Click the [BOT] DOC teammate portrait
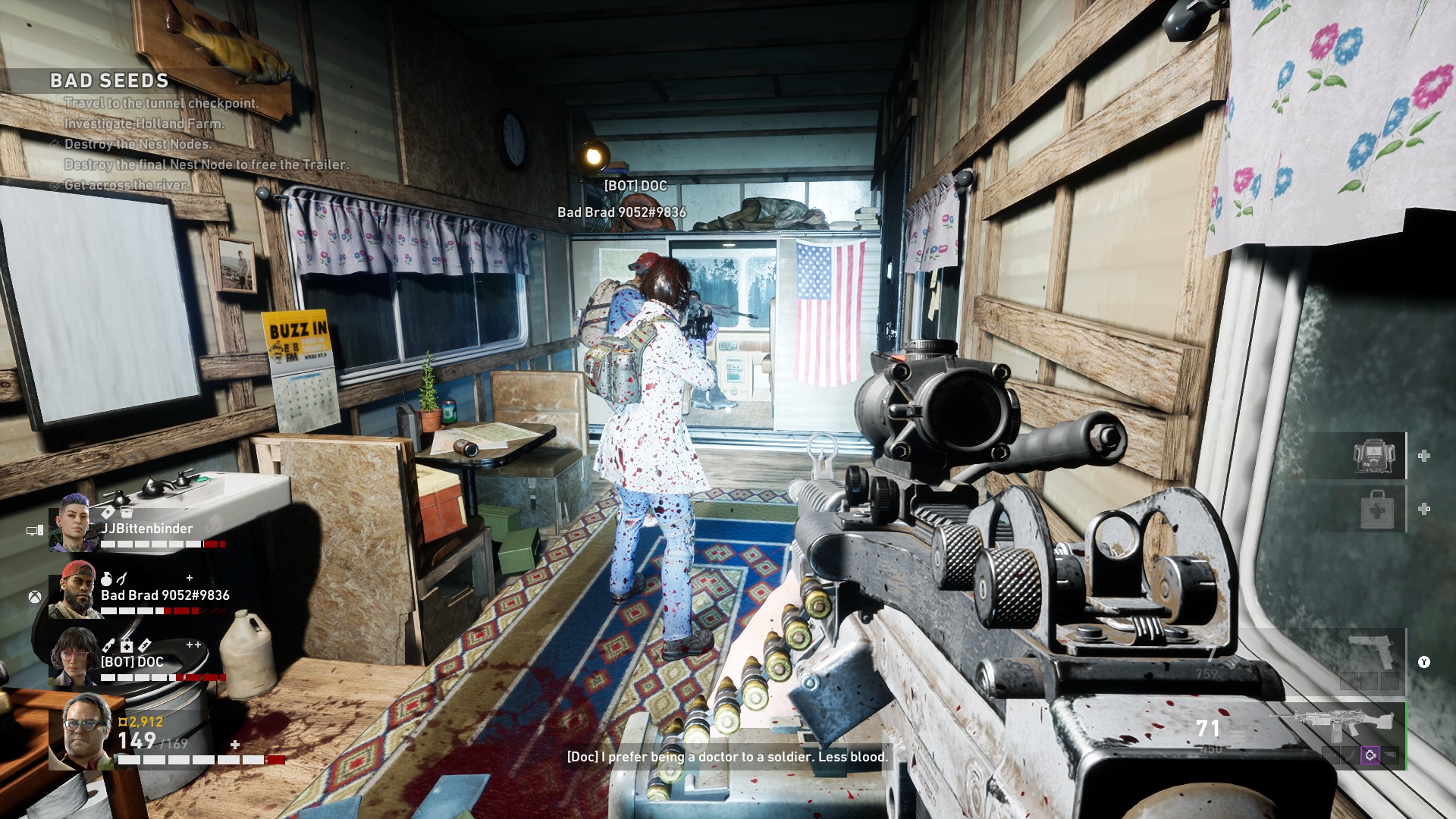 click(x=74, y=656)
